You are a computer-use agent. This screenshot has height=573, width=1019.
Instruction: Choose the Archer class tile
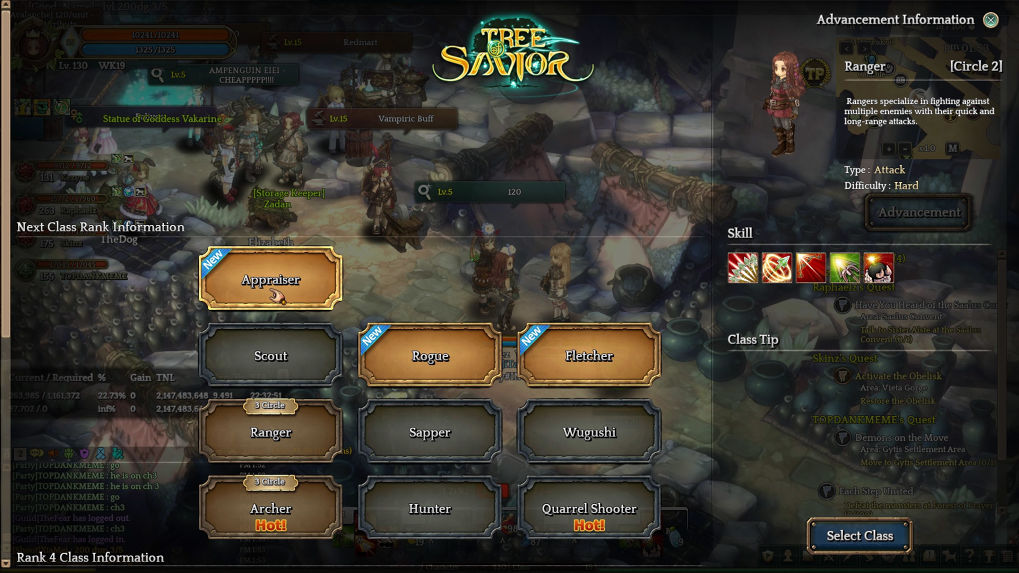271,509
